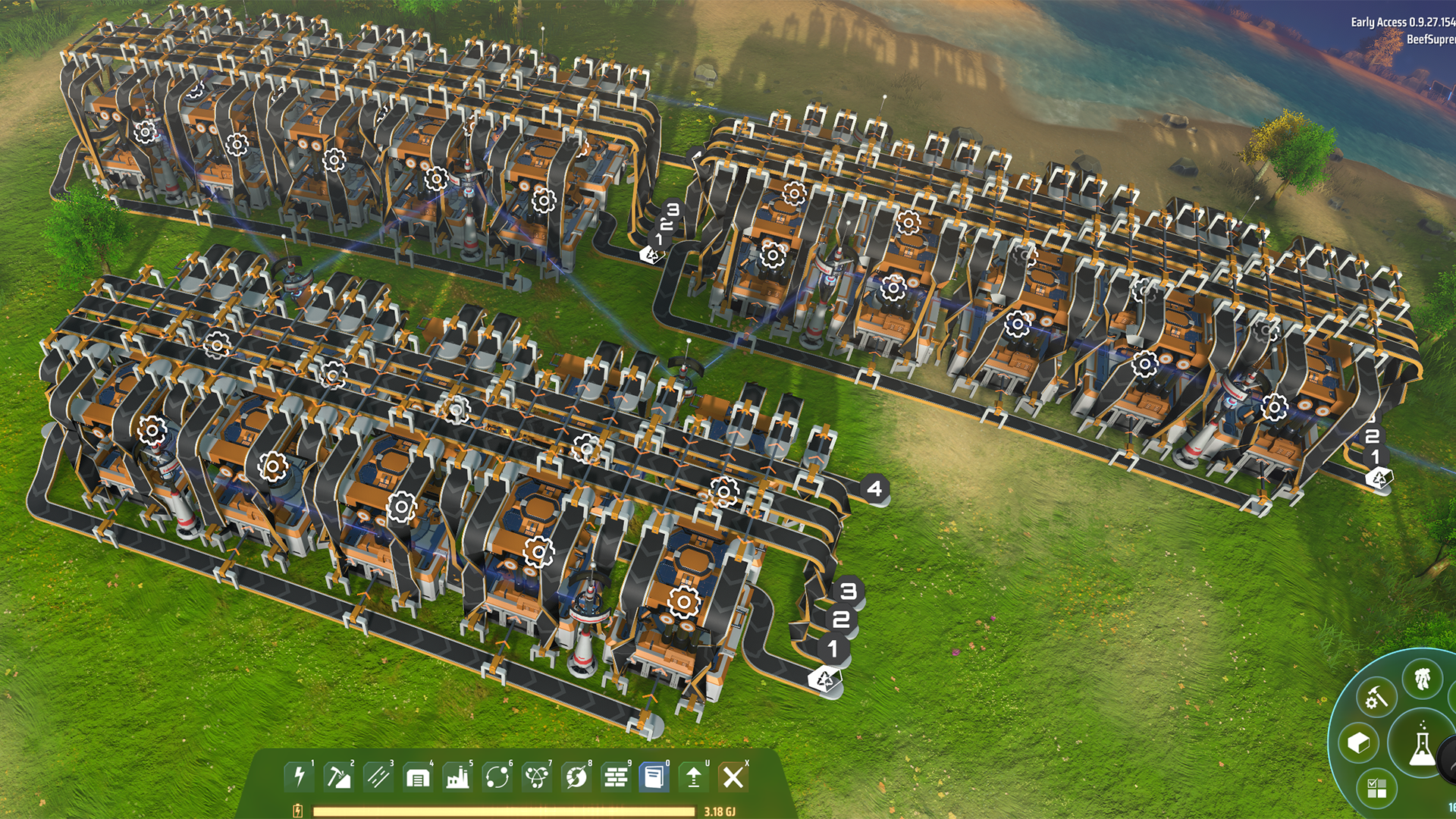Click the highlighted blueprint book button
The height and width of the screenshot is (819, 1456).
(x=654, y=777)
